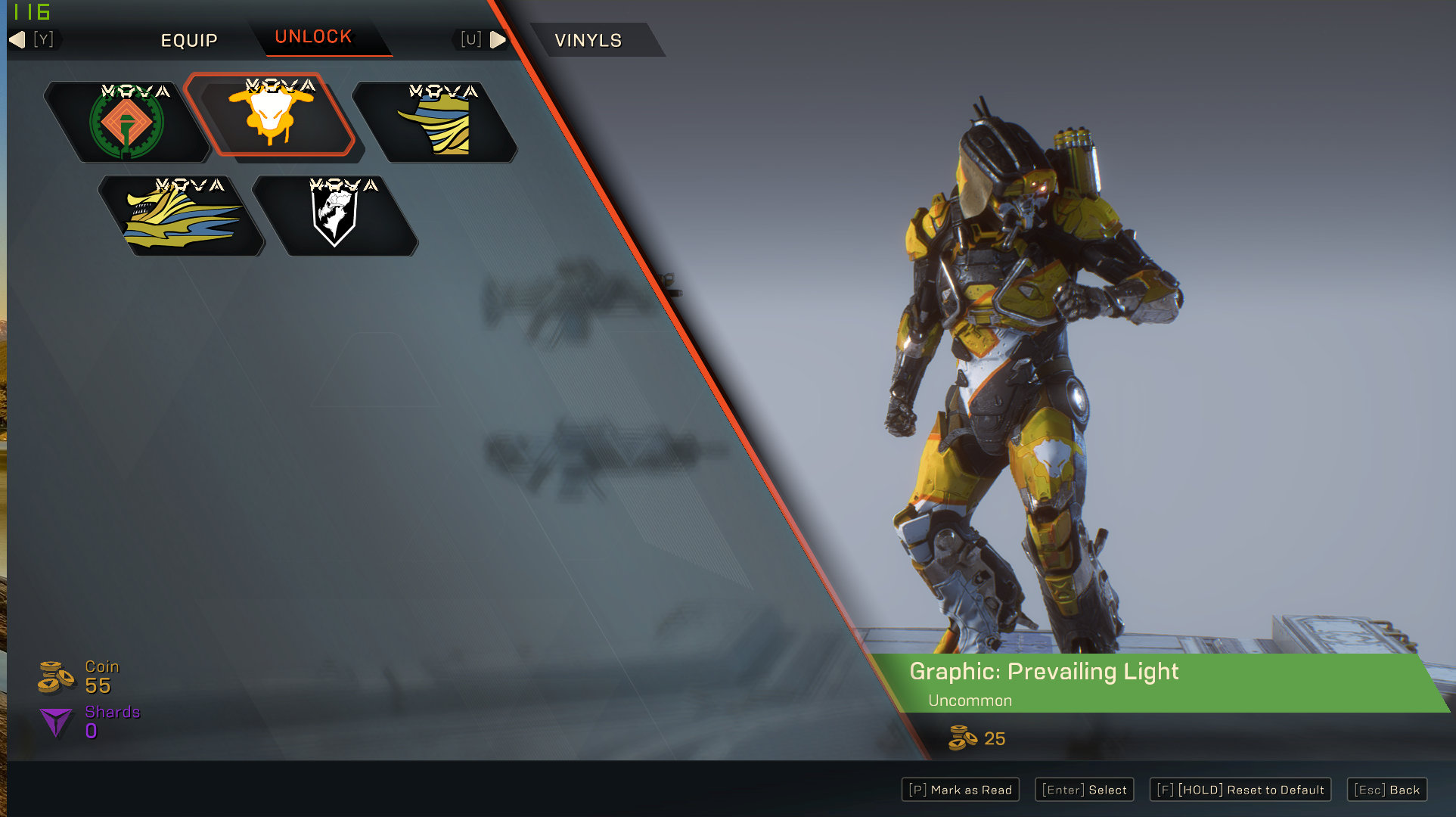Choose the green gear and orange diamond graphic

pyautogui.click(x=126, y=123)
